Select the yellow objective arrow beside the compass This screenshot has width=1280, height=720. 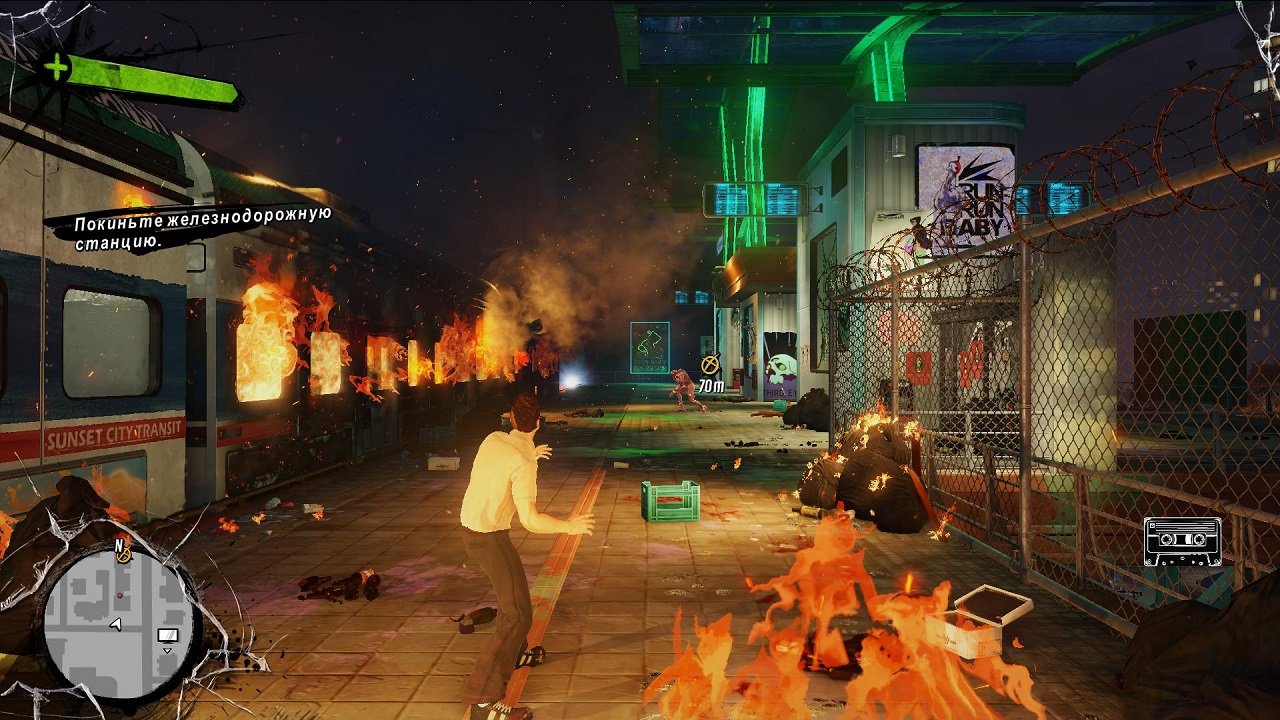click(x=124, y=557)
